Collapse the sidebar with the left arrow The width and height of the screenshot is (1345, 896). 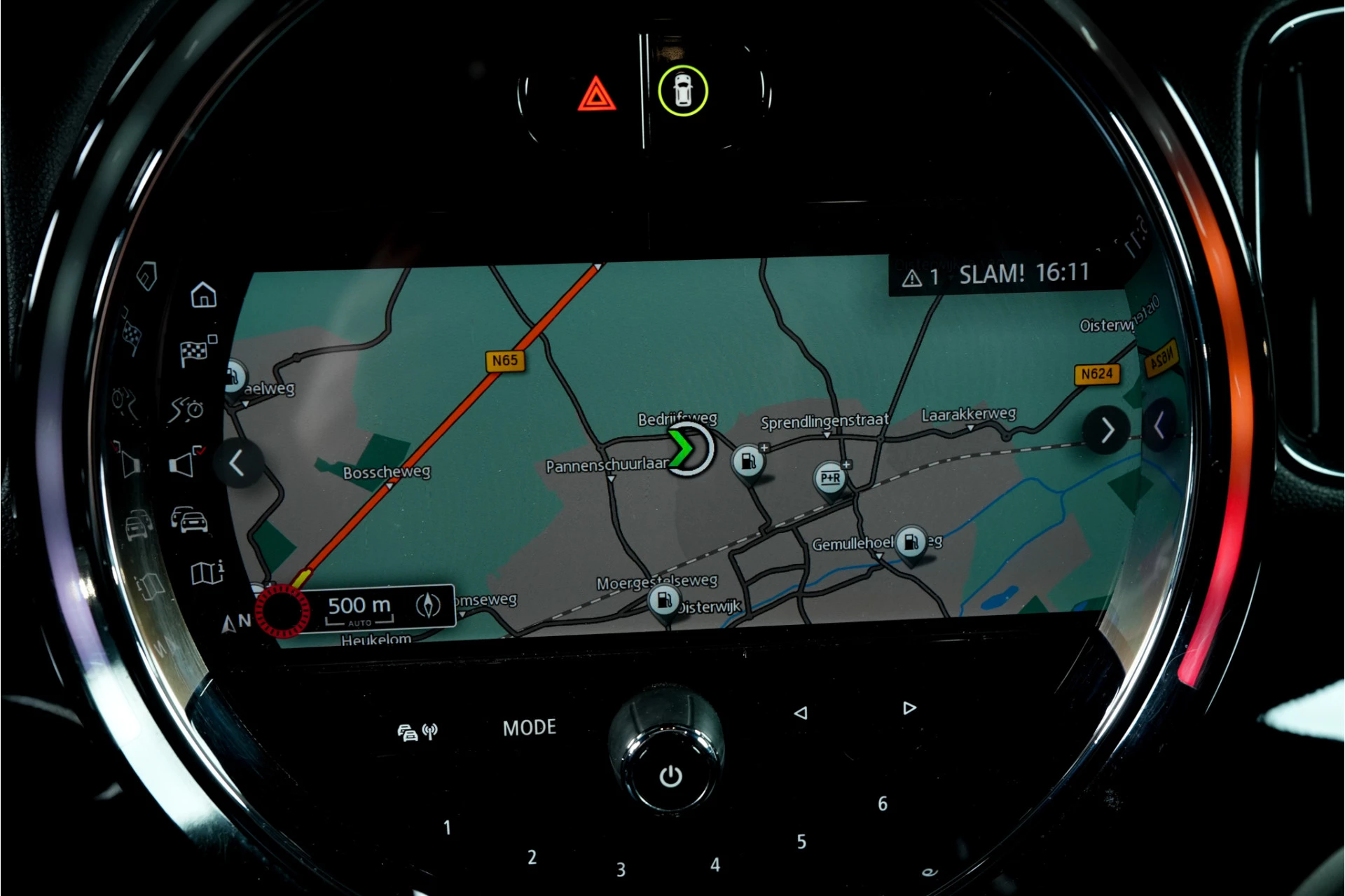tap(237, 463)
